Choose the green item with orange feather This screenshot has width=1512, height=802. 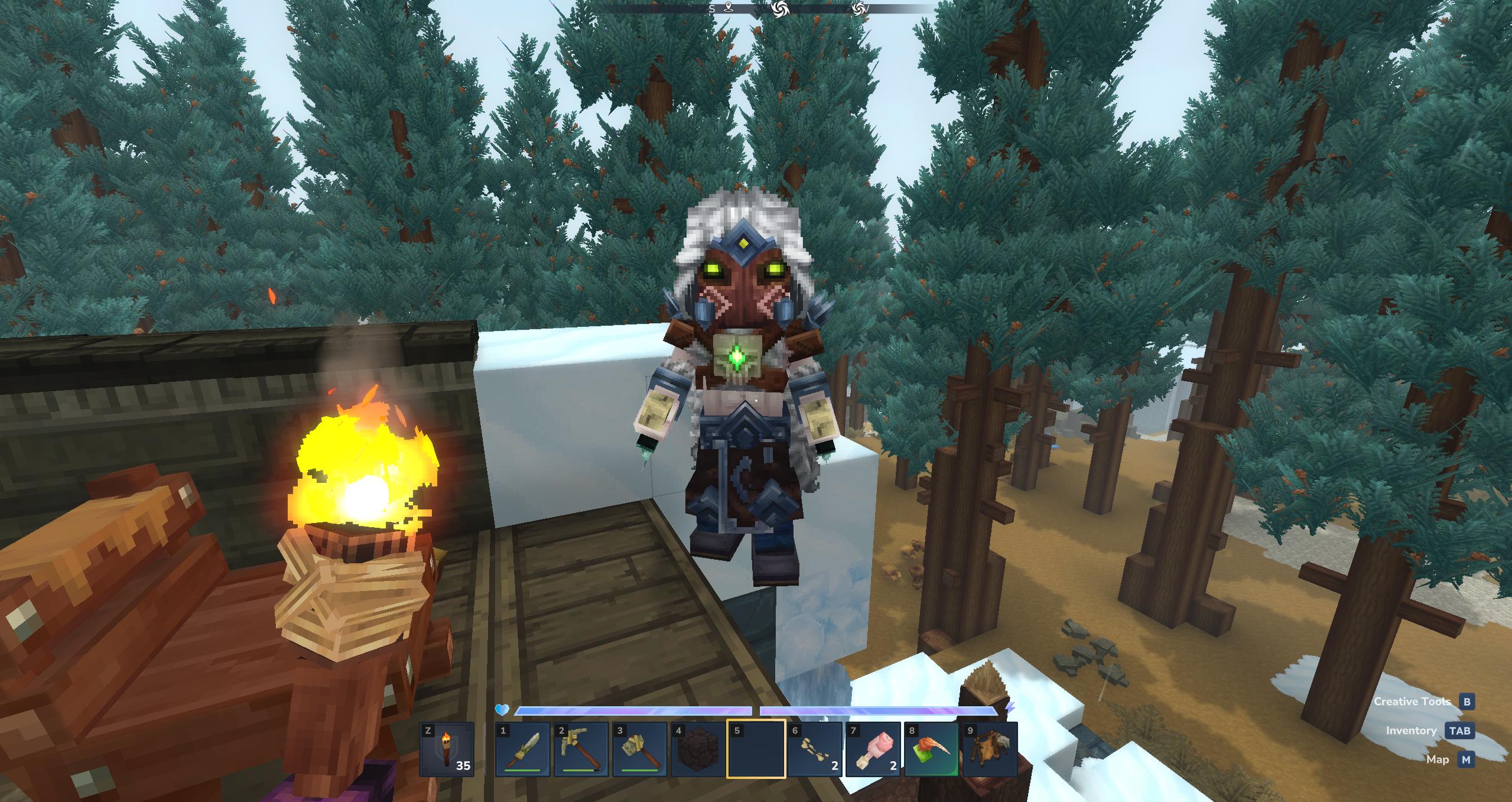(931, 749)
